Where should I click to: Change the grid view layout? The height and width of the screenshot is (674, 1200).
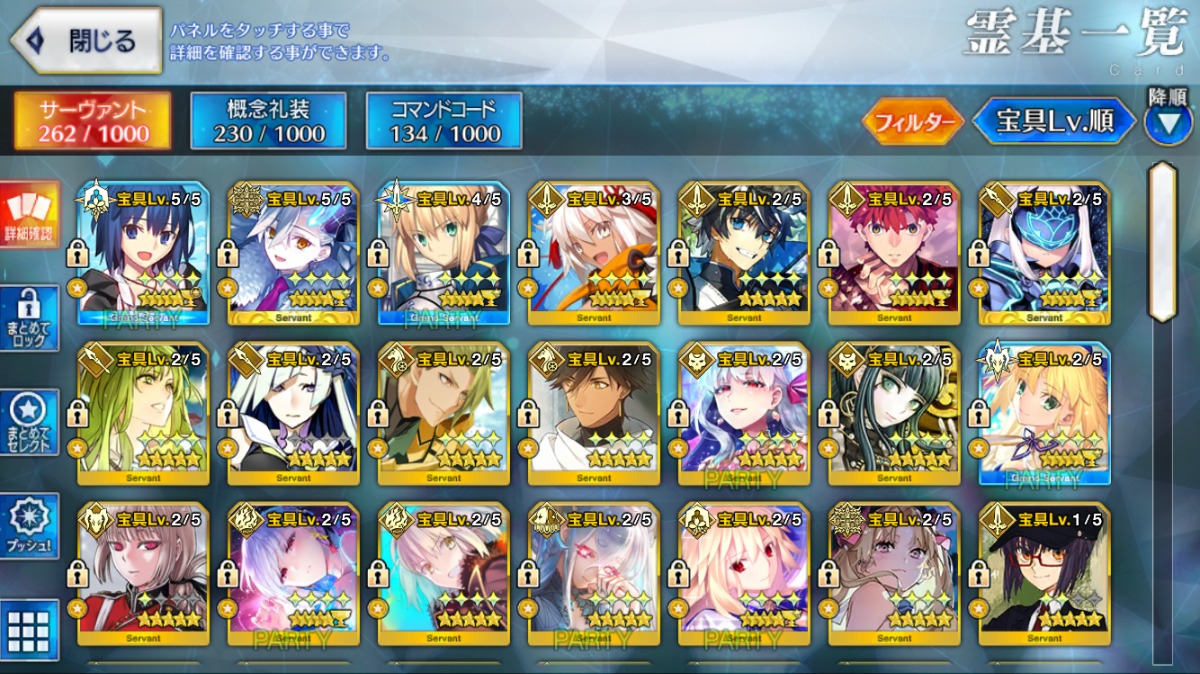point(29,630)
